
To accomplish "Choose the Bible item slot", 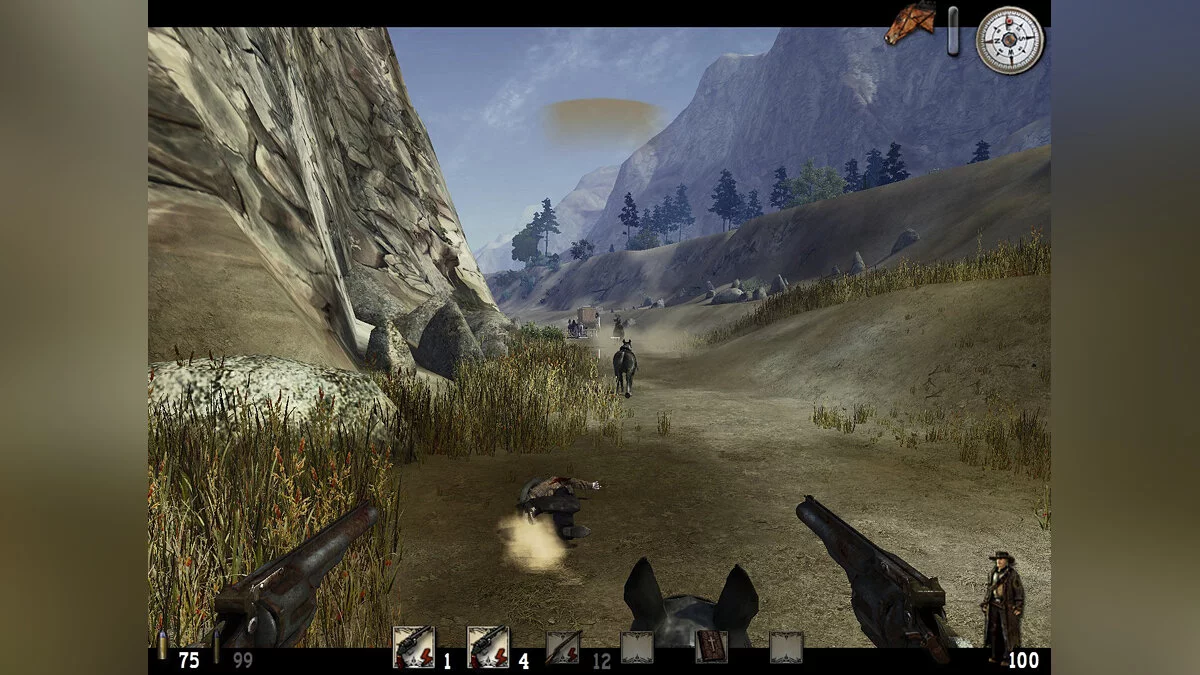I will [x=711, y=647].
